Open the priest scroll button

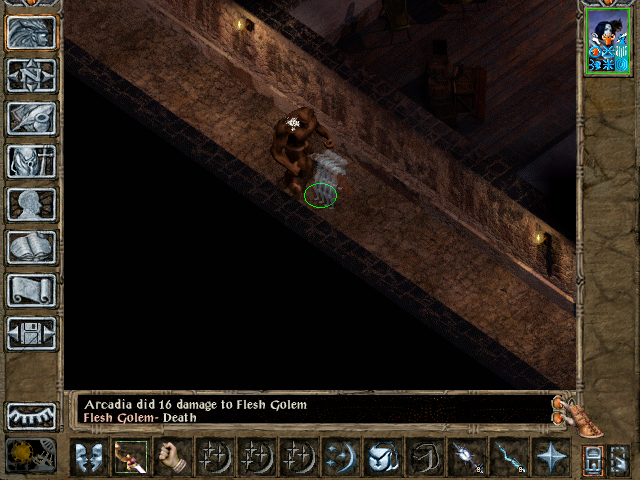coord(31,290)
